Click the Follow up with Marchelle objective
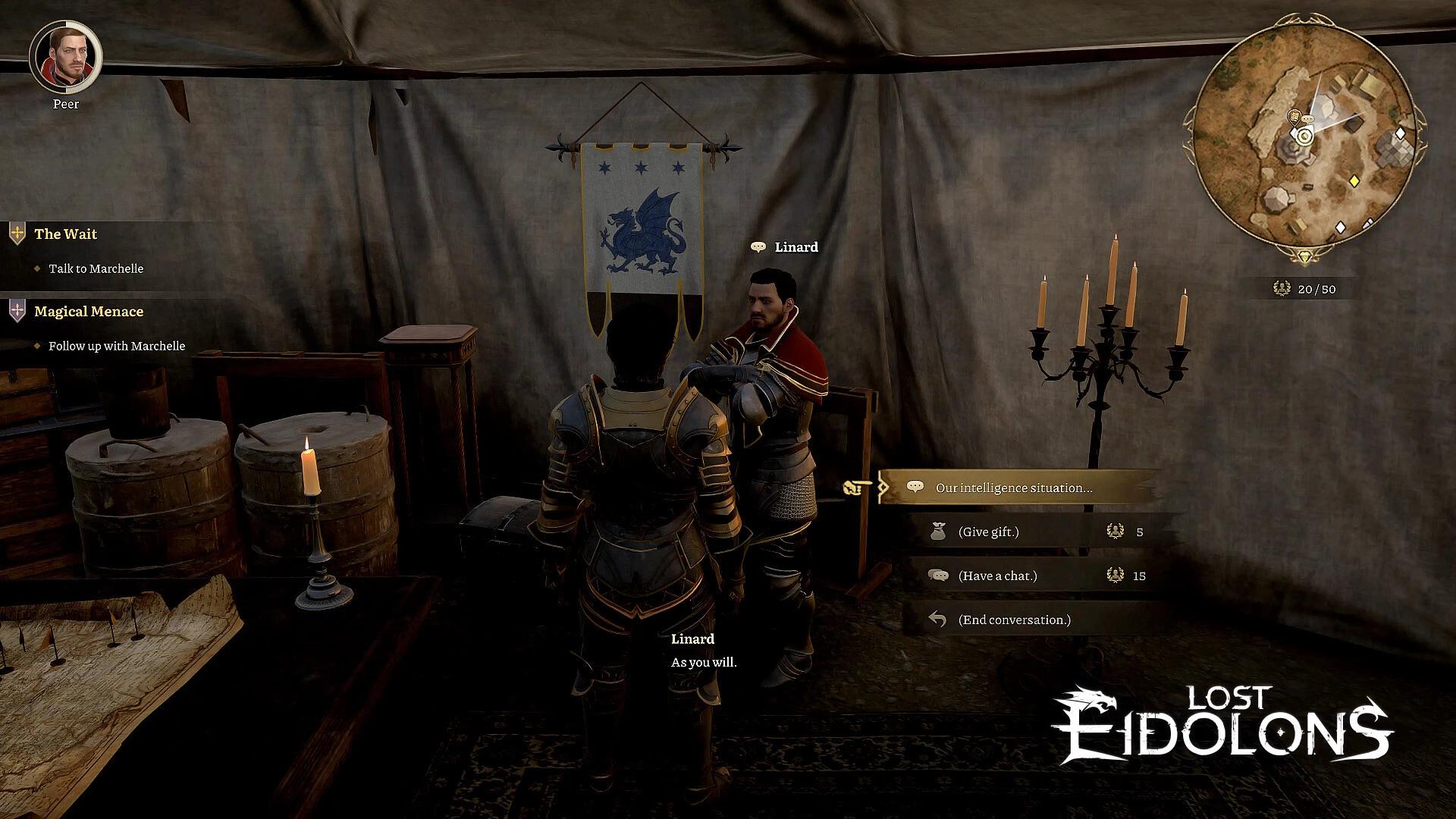Screen dimensions: 1456x819 pyautogui.click(x=116, y=346)
